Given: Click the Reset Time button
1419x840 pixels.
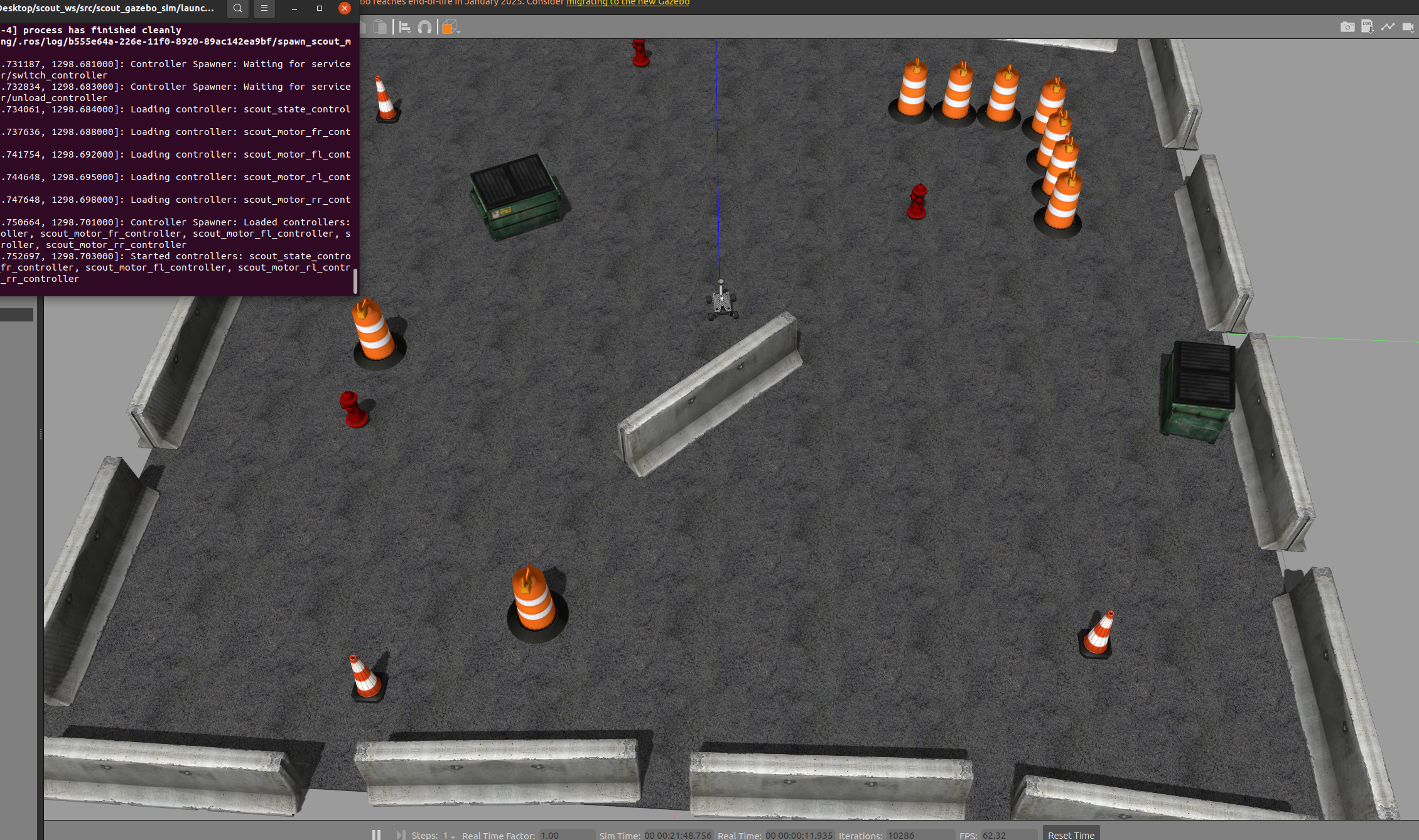Looking at the screenshot, I should [1071, 834].
